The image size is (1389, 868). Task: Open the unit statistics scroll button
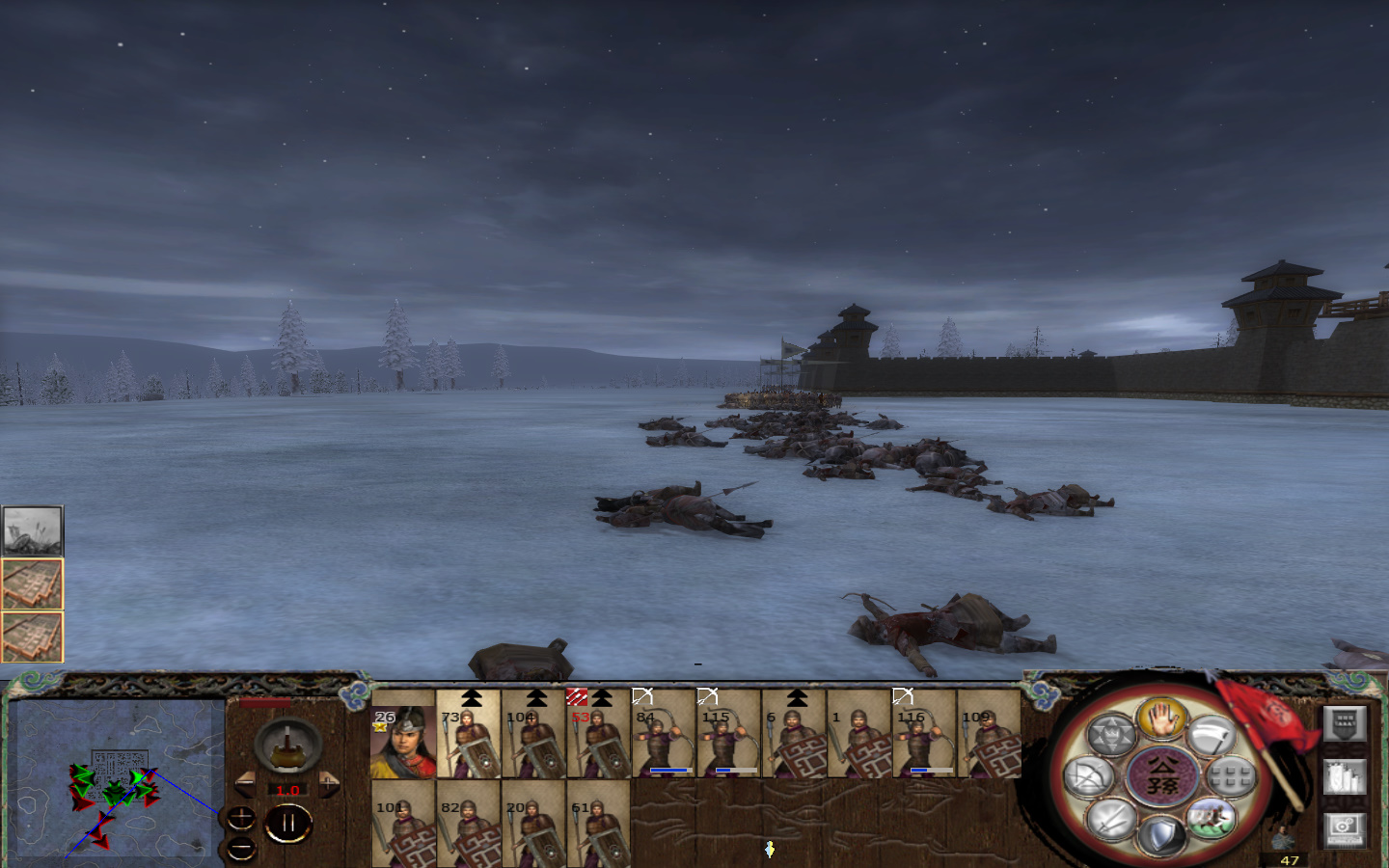(x=1345, y=776)
